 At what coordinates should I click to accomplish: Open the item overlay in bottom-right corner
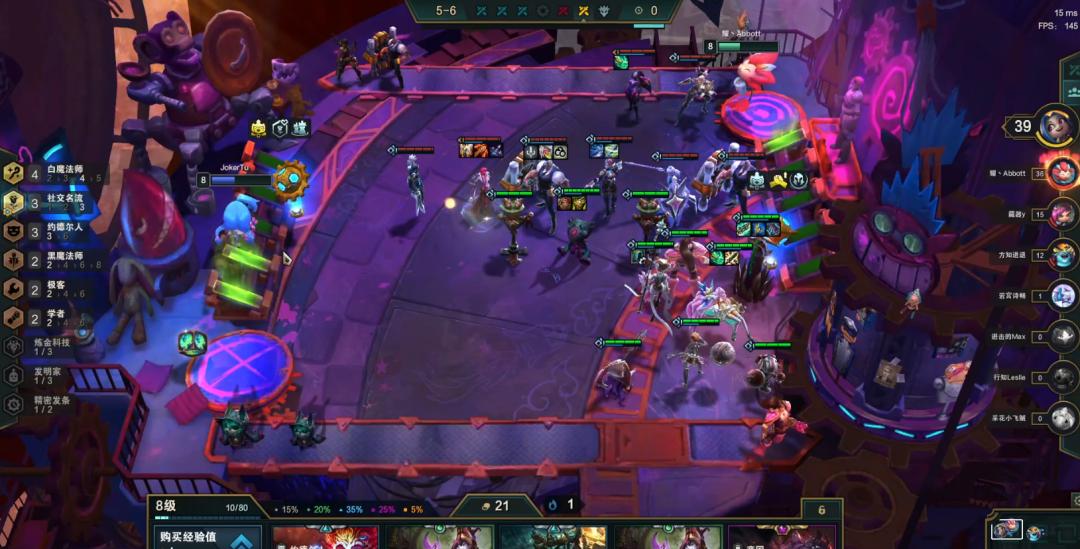click(1008, 530)
